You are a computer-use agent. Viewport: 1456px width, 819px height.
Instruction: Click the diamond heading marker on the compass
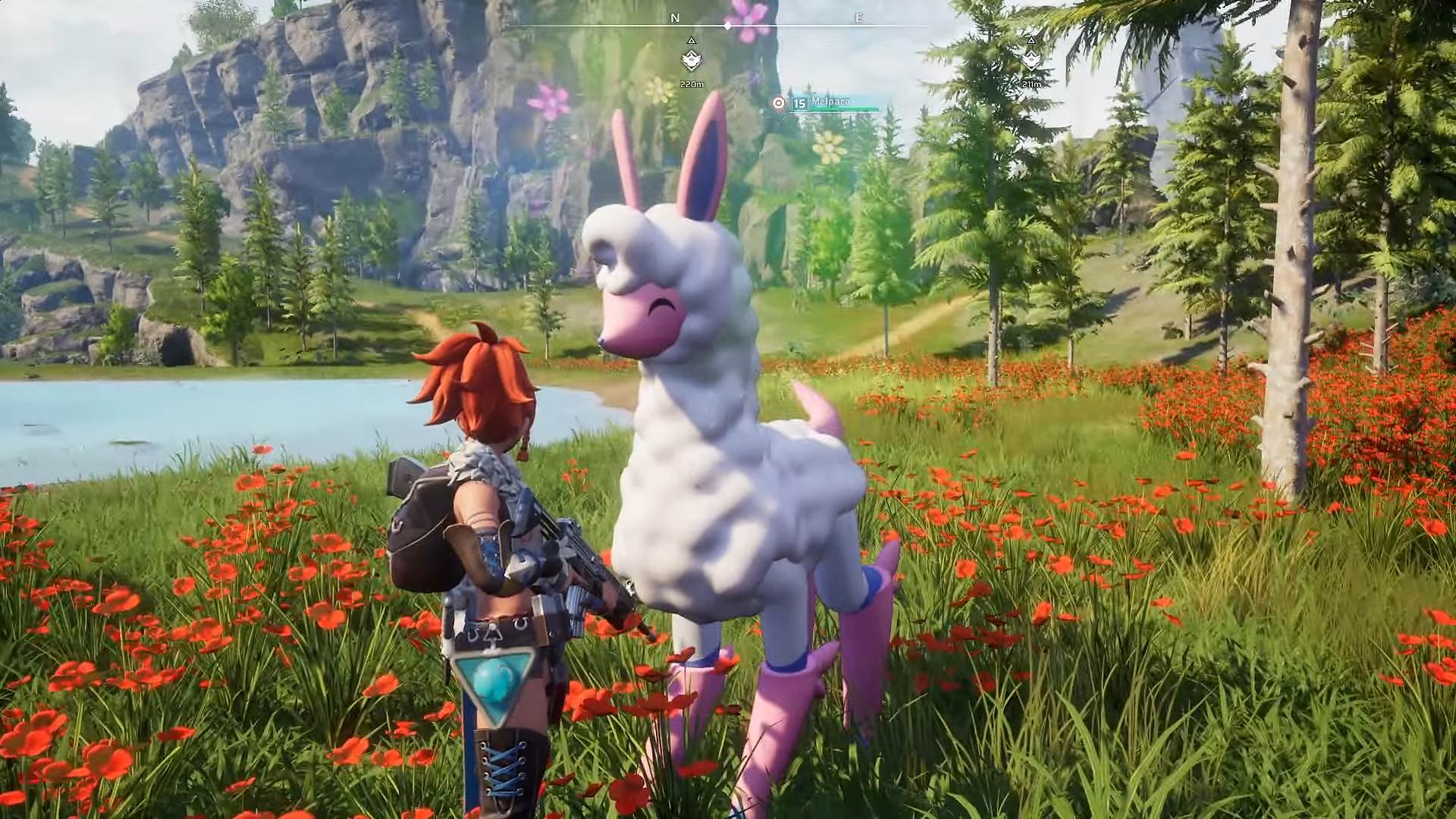[727, 26]
